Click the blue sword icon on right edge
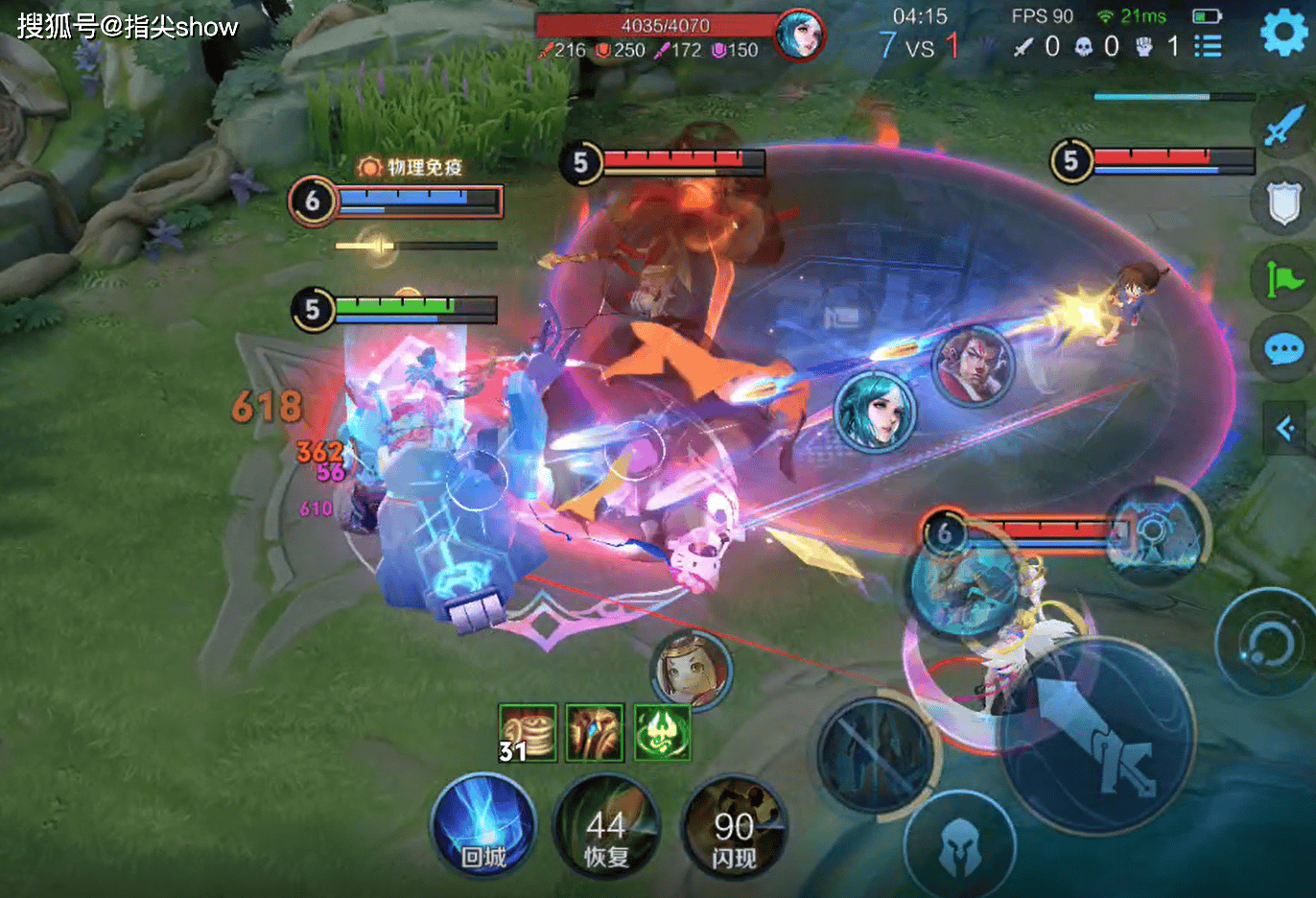 coord(1282,127)
